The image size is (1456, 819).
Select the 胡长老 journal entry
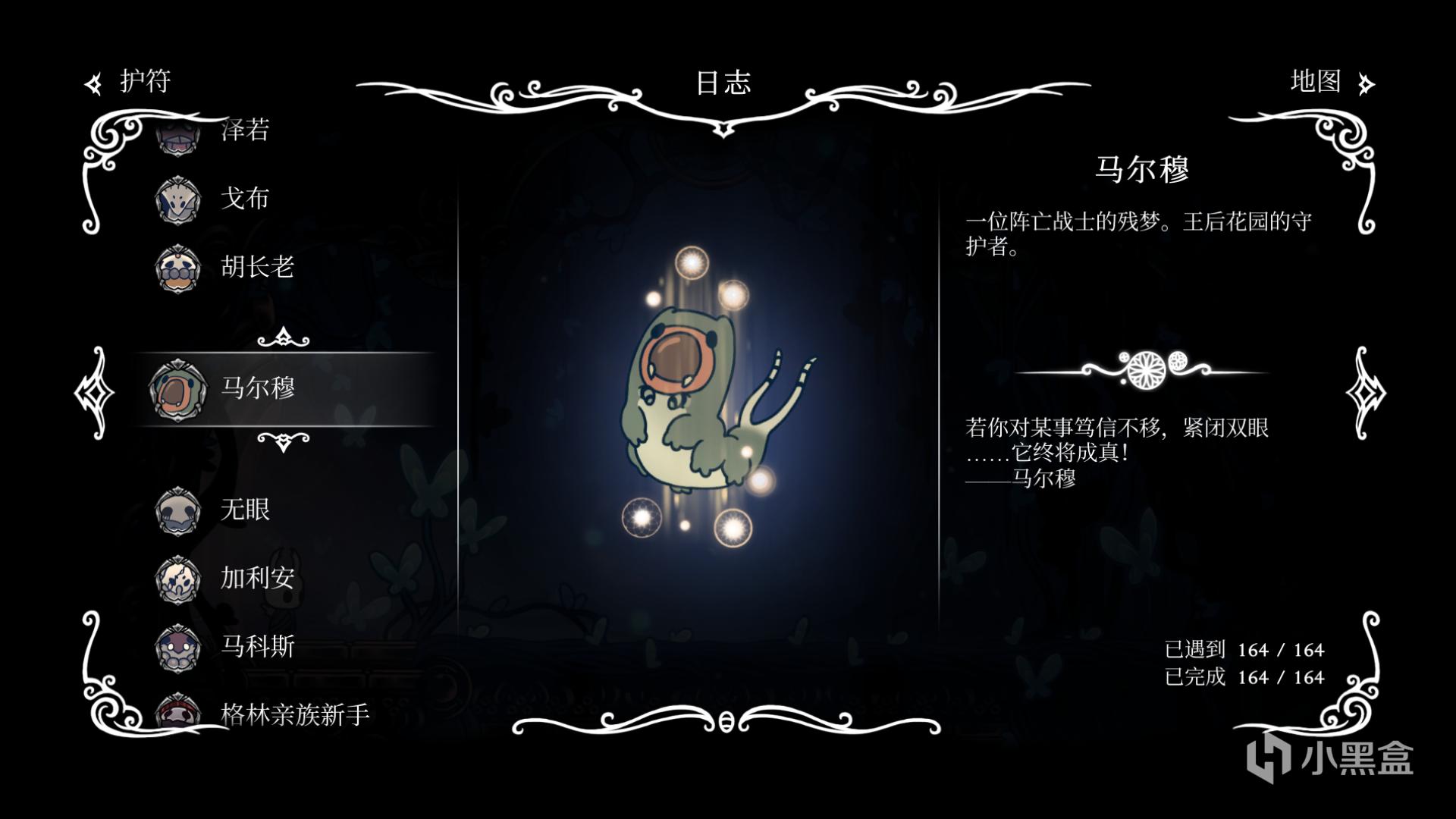point(256,267)
